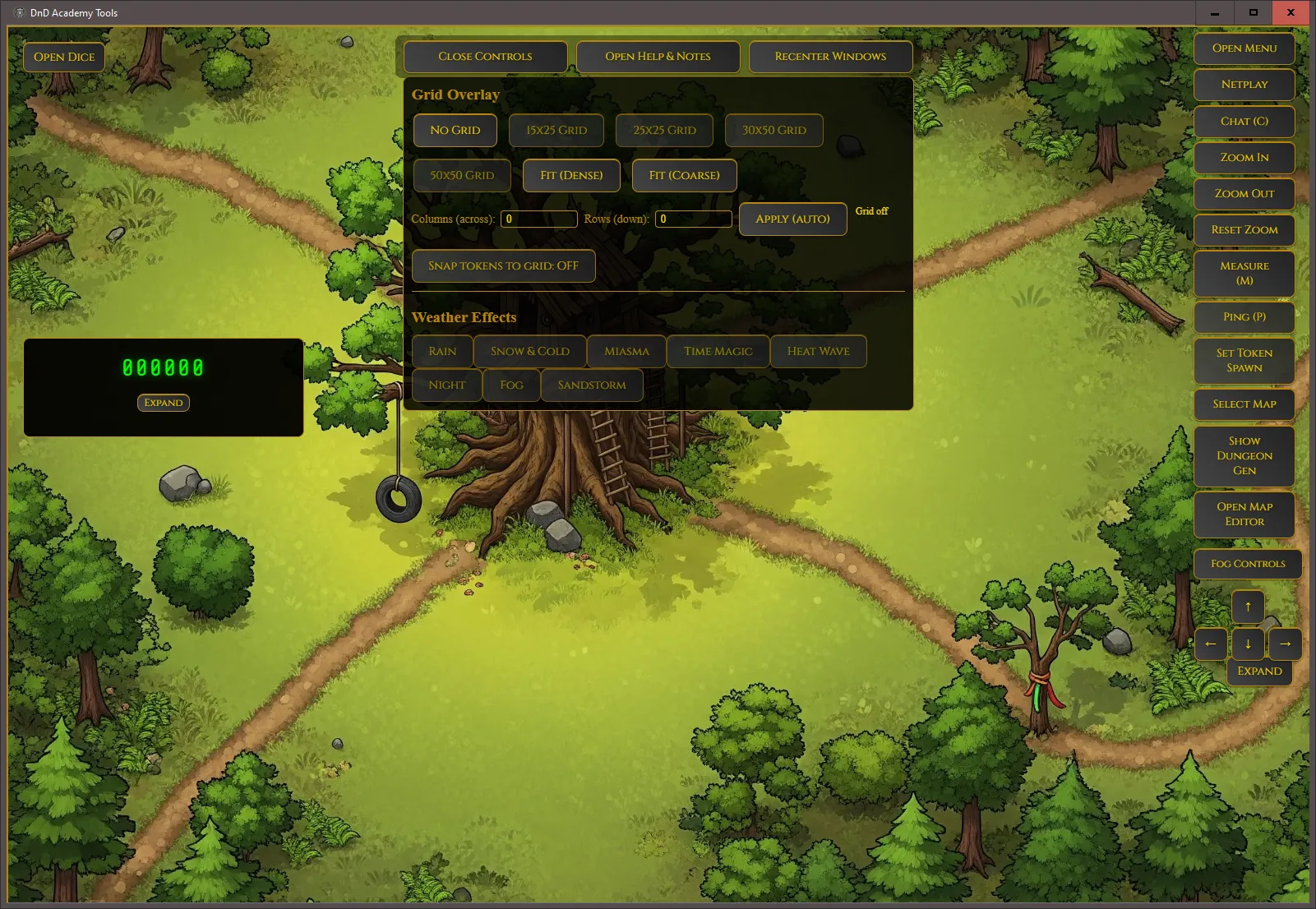Activate the Ping (P) tool

(x=1244, y=317)
